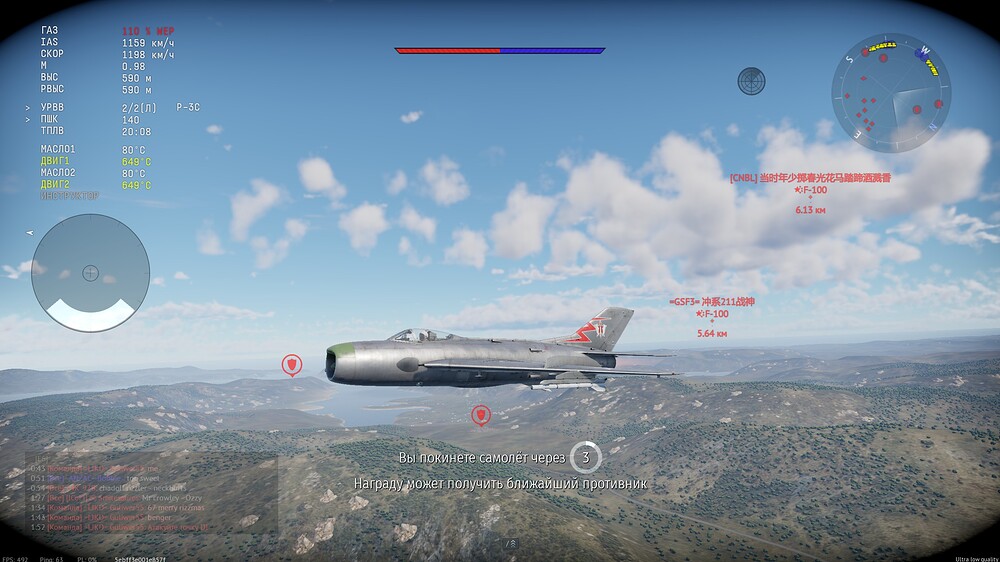Open the chat message log
Viewport: 1000px width, 562px height.
[150, 493]
